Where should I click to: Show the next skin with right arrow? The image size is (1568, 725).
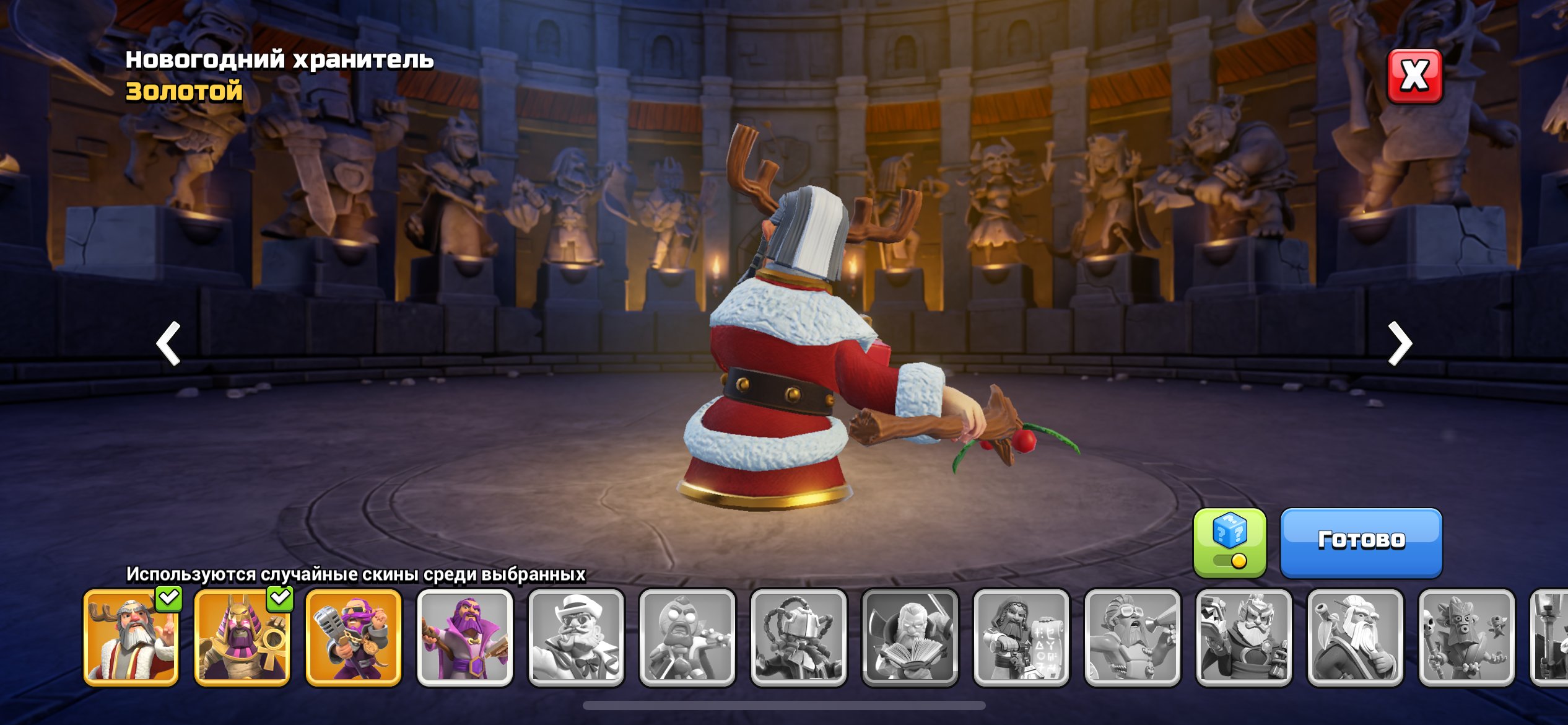[x=1399, y=343]
